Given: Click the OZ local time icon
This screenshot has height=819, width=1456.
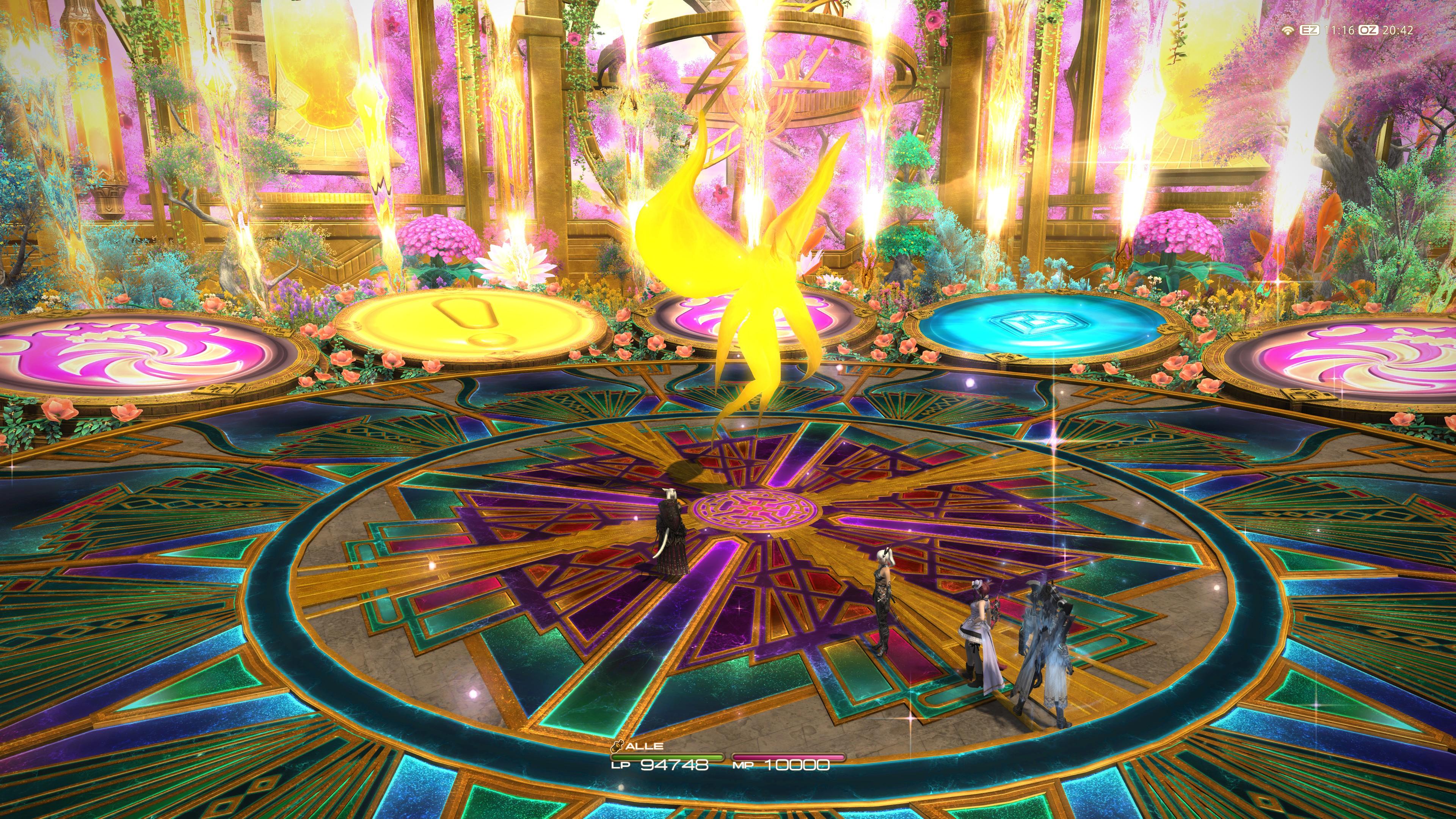Looking at the screenshot, I should pyautogui.click(x=1369, y=31).
